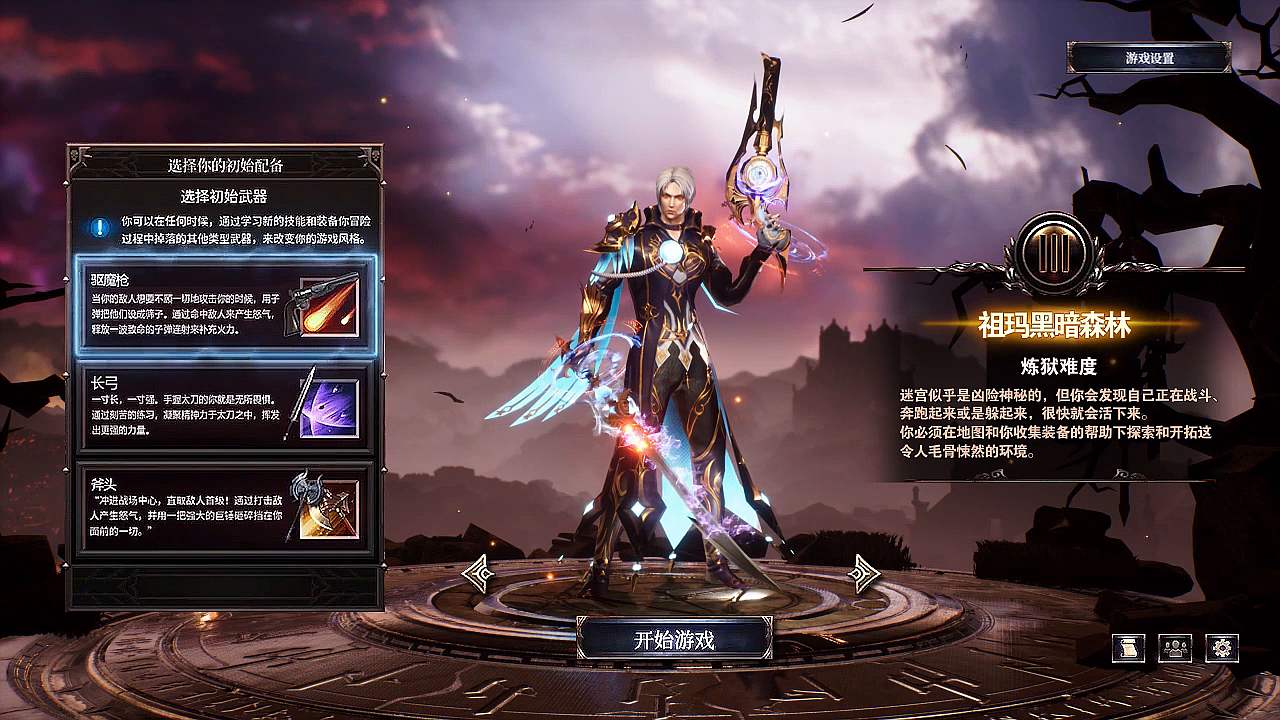Select the 驱魔枪 revolver weapon icon
The height and width of the screenshot is (720, 1280).
[x=324, y=305]
